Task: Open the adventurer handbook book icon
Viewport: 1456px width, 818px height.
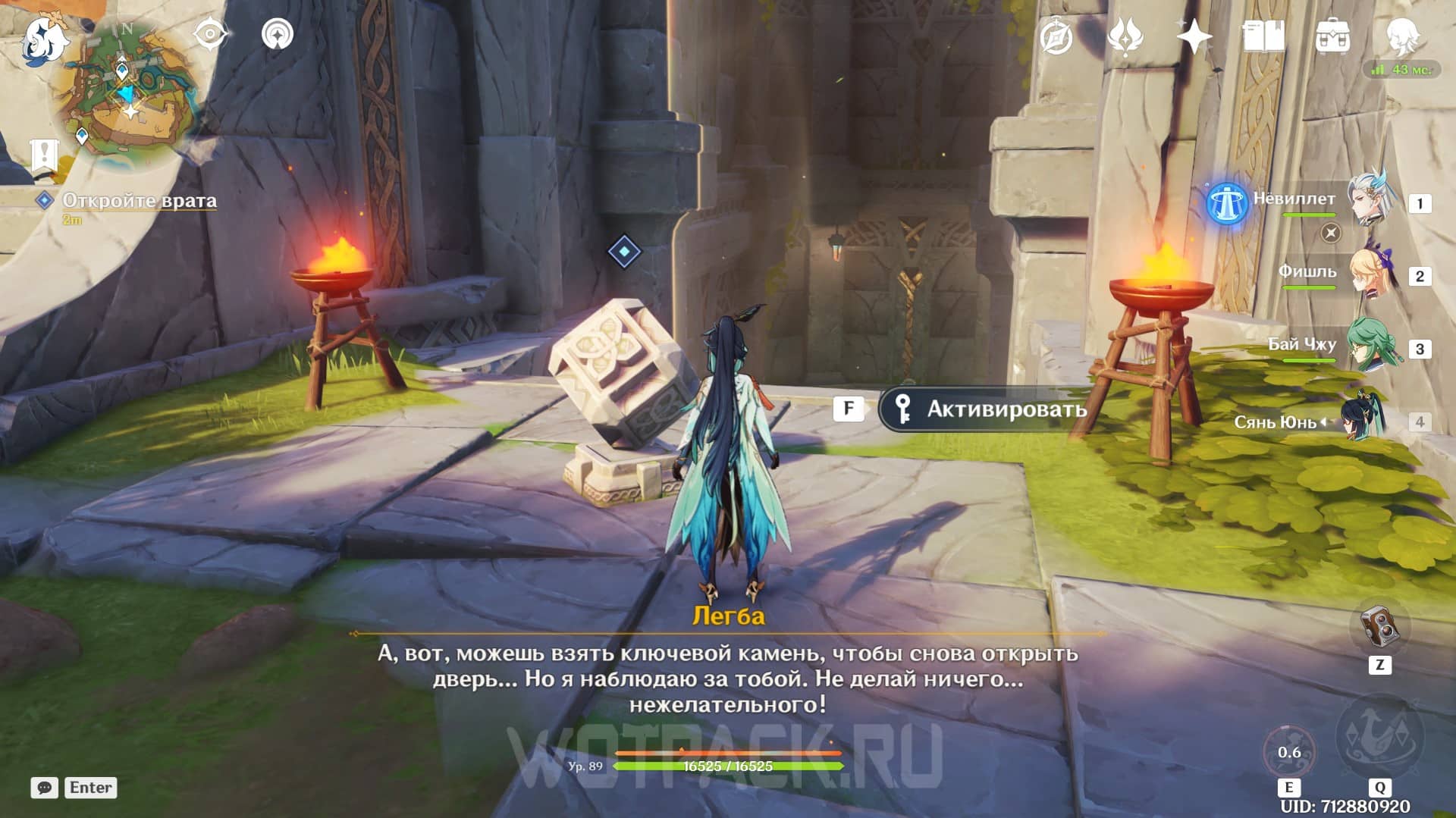Action: 1263,36
